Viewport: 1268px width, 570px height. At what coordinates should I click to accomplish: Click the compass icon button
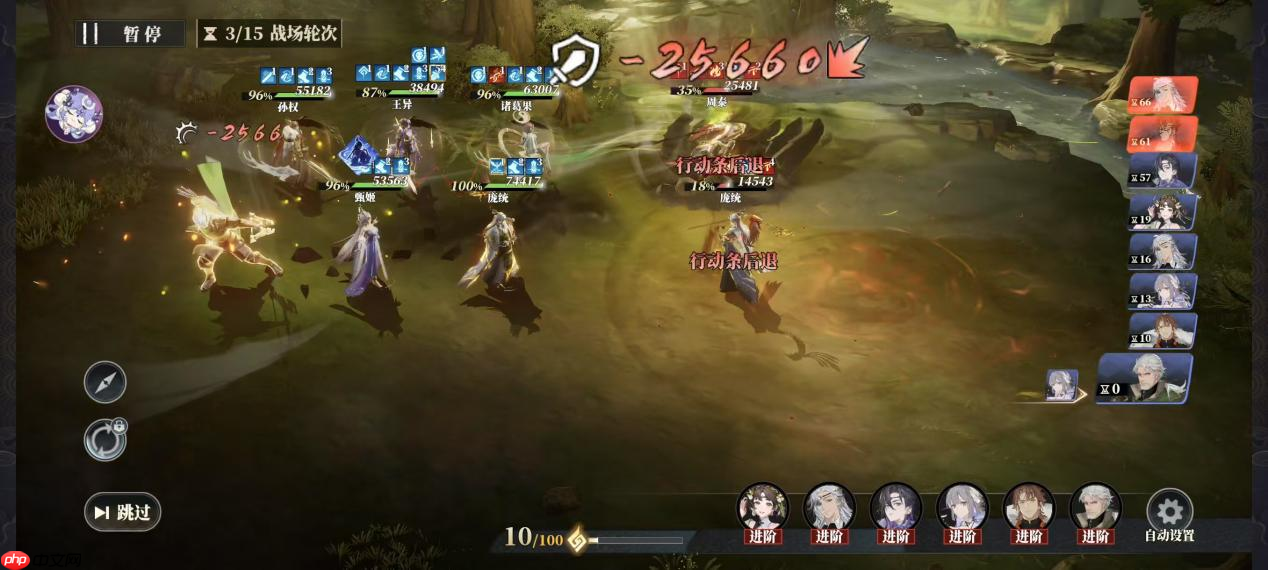[x=105, y=382]
